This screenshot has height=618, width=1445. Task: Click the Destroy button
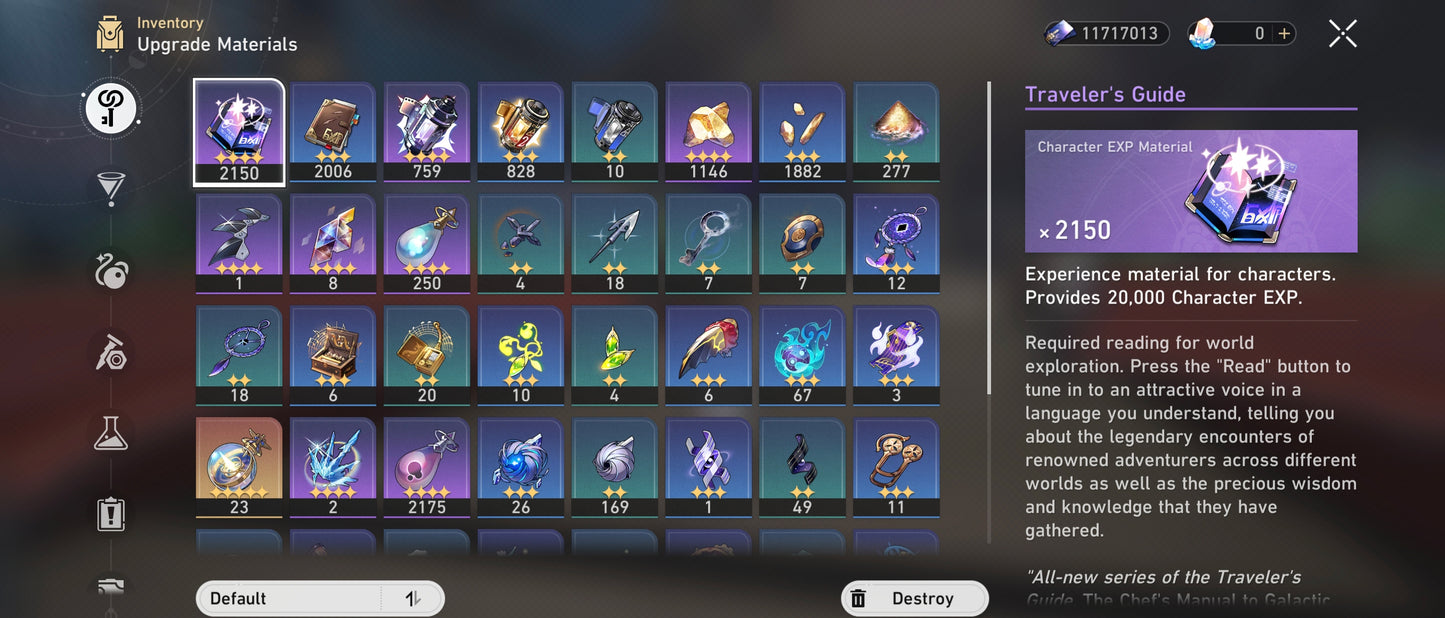(x=914, y=598)
